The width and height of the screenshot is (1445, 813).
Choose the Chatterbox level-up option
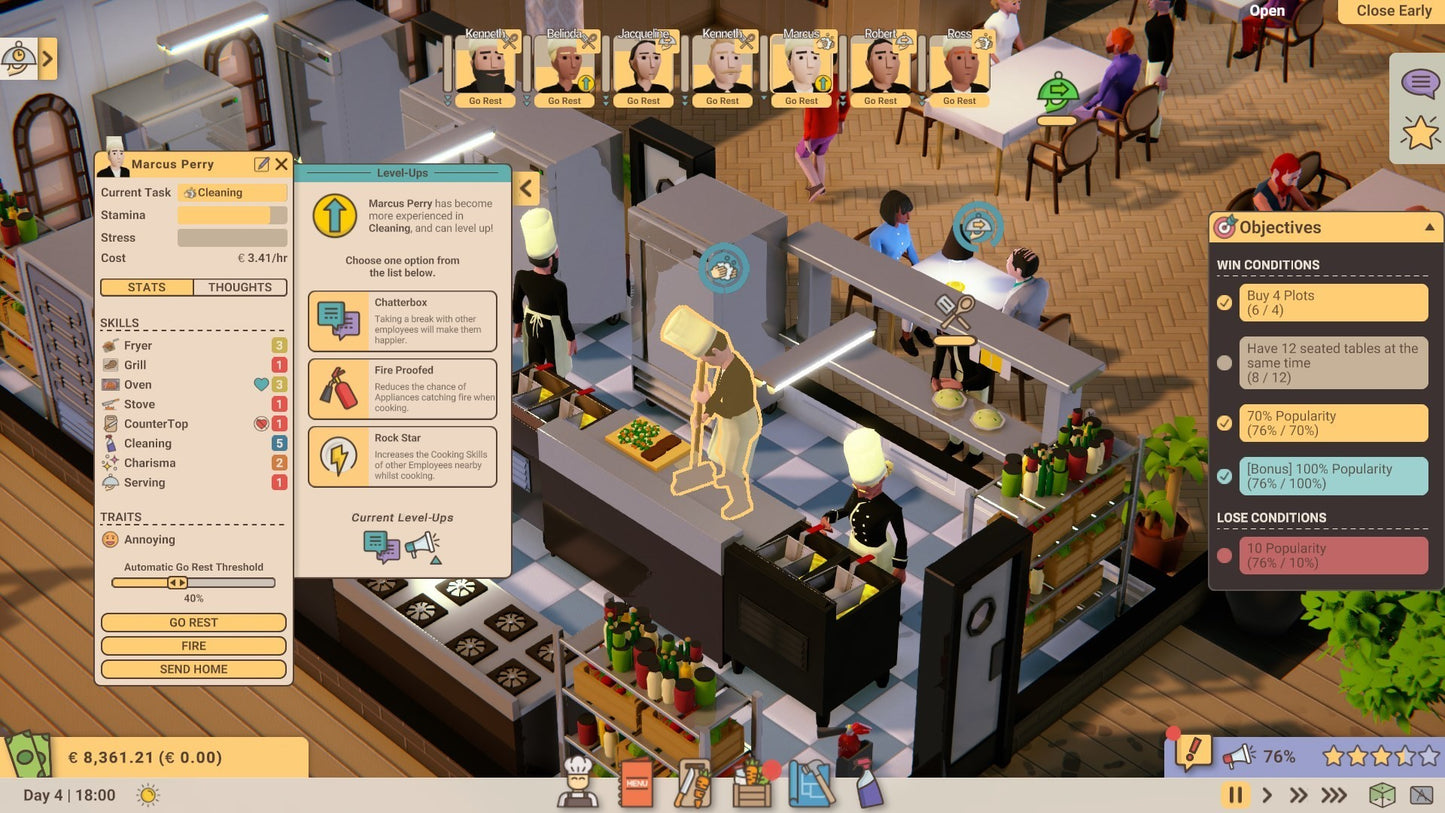click(403, 321)
